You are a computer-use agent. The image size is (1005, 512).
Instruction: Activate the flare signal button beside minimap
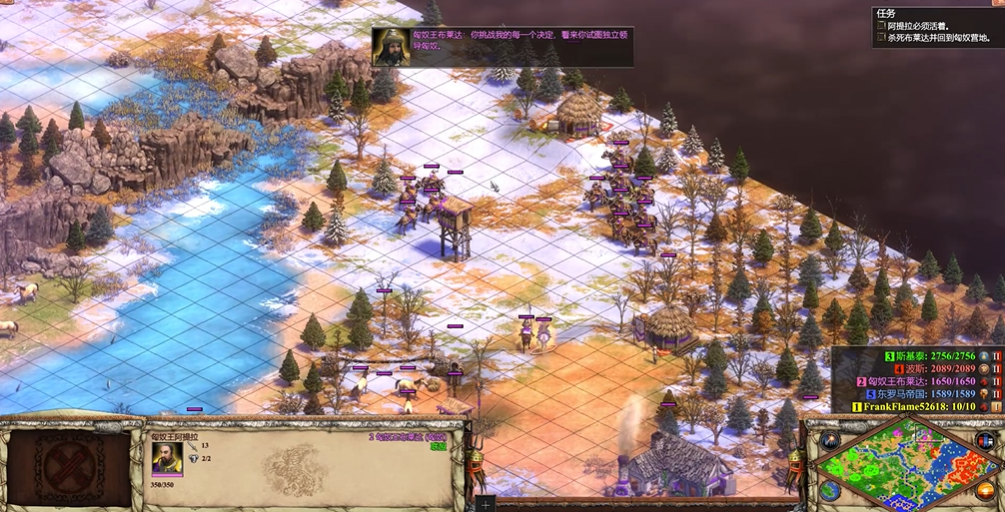[830, 440]
